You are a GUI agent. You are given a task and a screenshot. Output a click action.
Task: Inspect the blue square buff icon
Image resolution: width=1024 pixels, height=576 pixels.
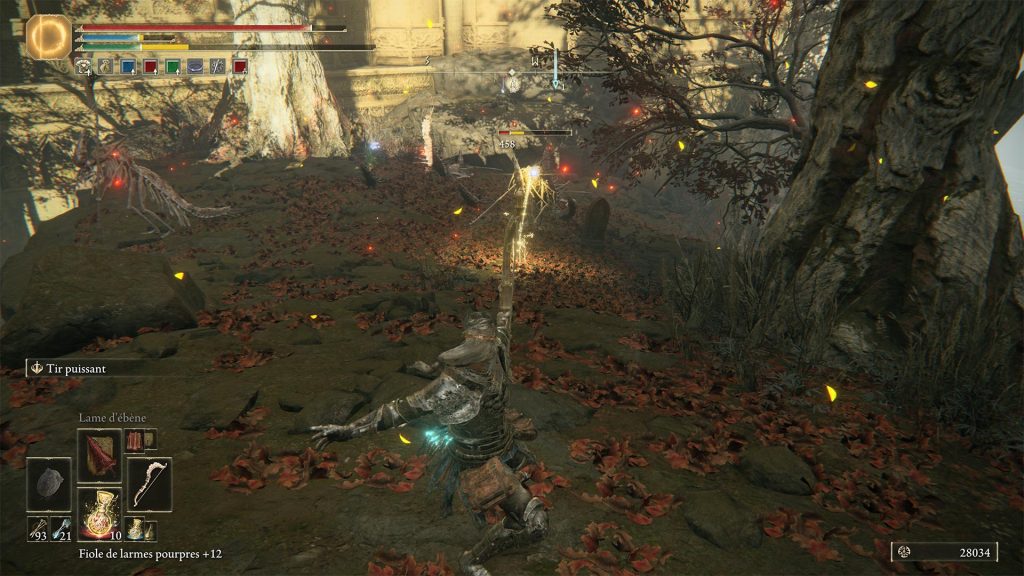coord(128,67)
